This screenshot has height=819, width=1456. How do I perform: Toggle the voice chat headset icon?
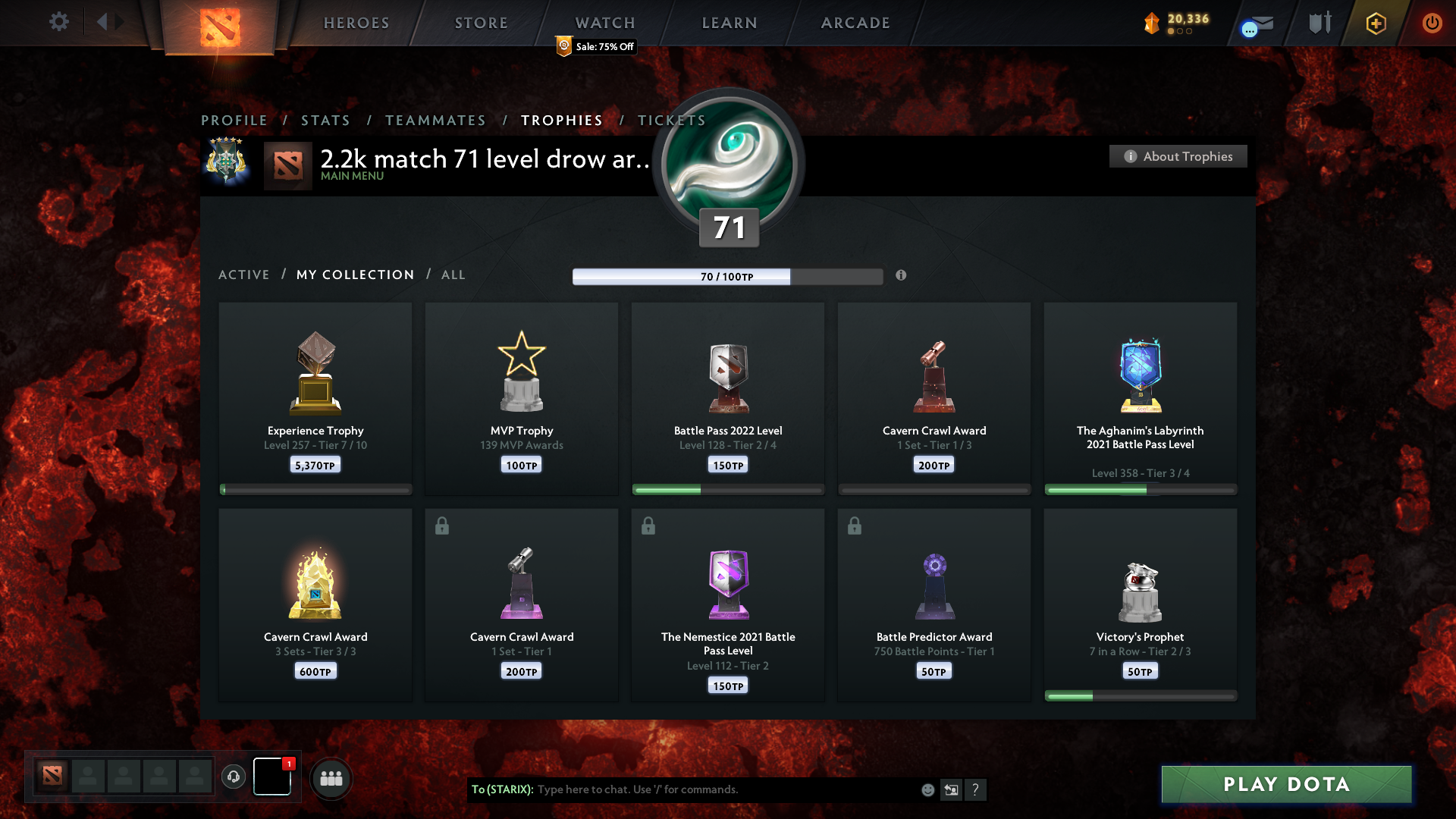pos(233,776)
